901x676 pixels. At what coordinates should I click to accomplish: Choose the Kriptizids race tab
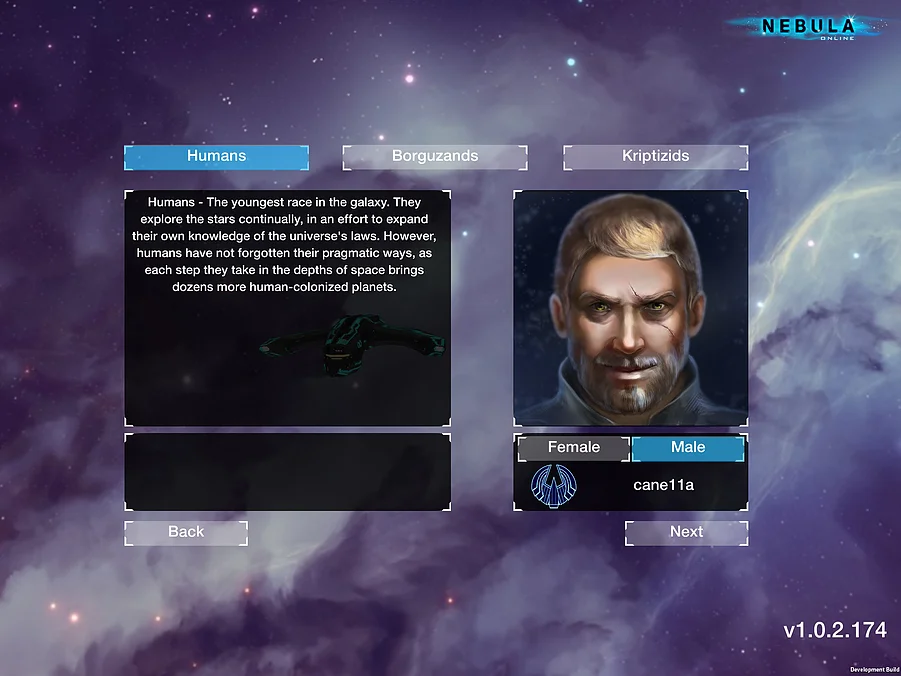click(x=655, y=157)
